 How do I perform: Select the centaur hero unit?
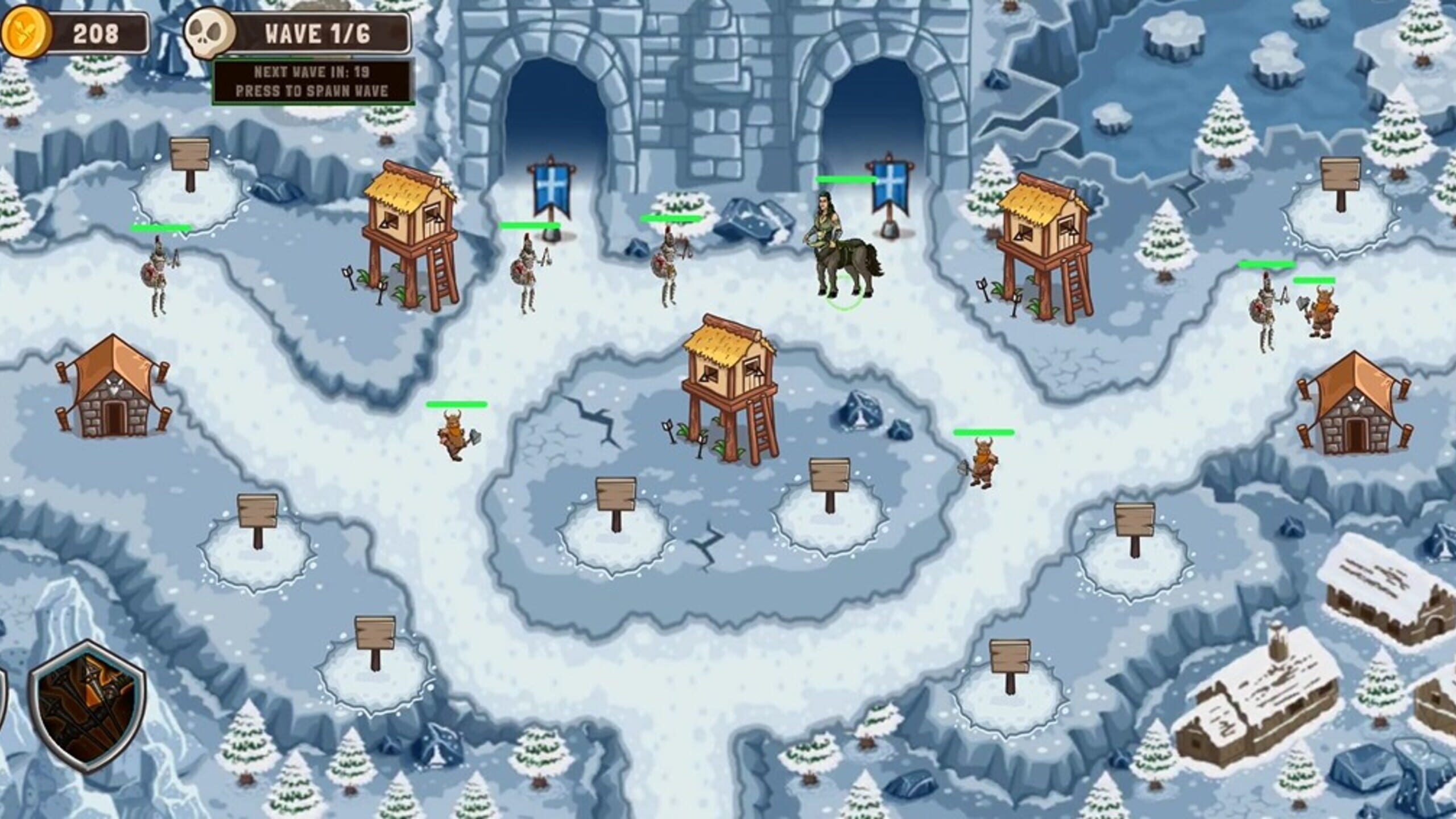(x=842, y=248)
